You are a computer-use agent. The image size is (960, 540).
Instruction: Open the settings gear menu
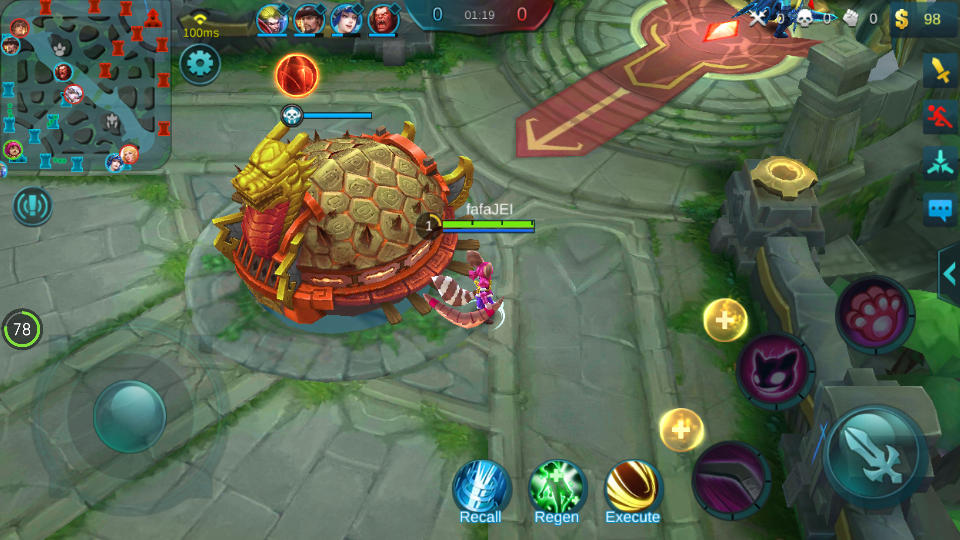[x=200, y=65]
